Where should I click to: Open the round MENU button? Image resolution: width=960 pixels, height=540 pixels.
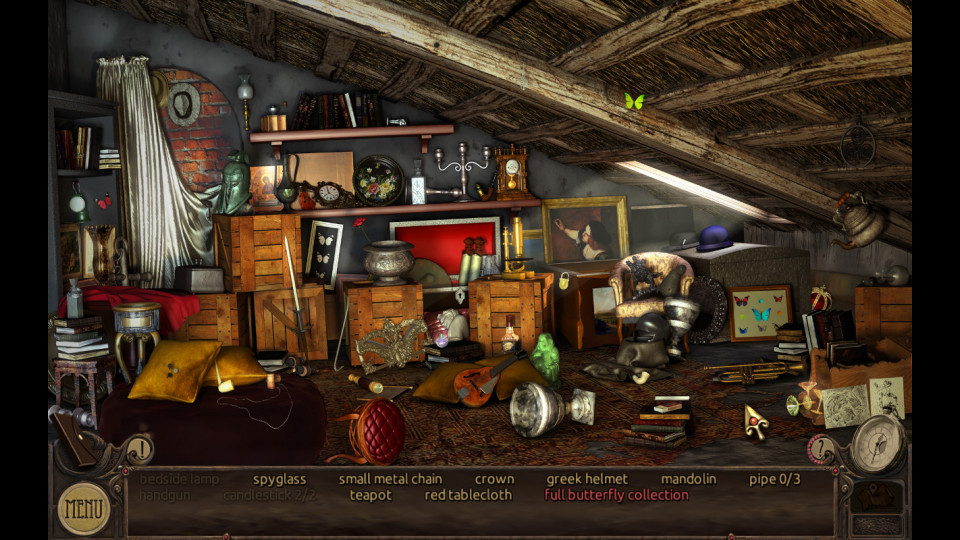[x=84, y=508]
